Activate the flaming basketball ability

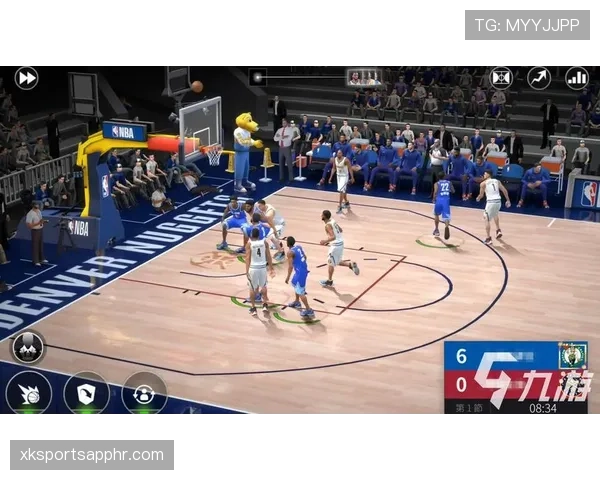(28, 392)
